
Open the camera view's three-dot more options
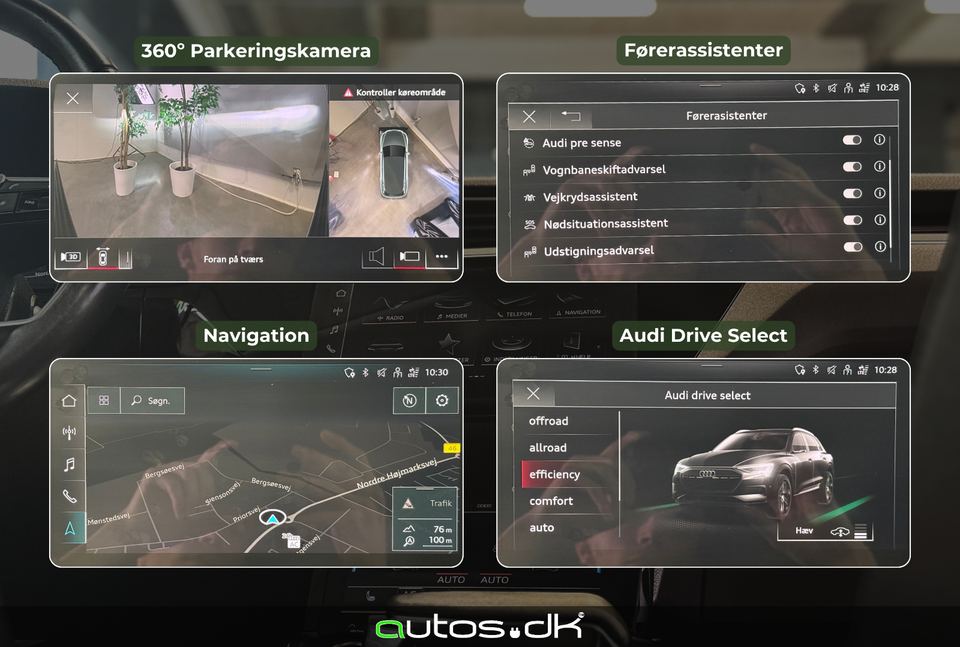click(441, 257)
